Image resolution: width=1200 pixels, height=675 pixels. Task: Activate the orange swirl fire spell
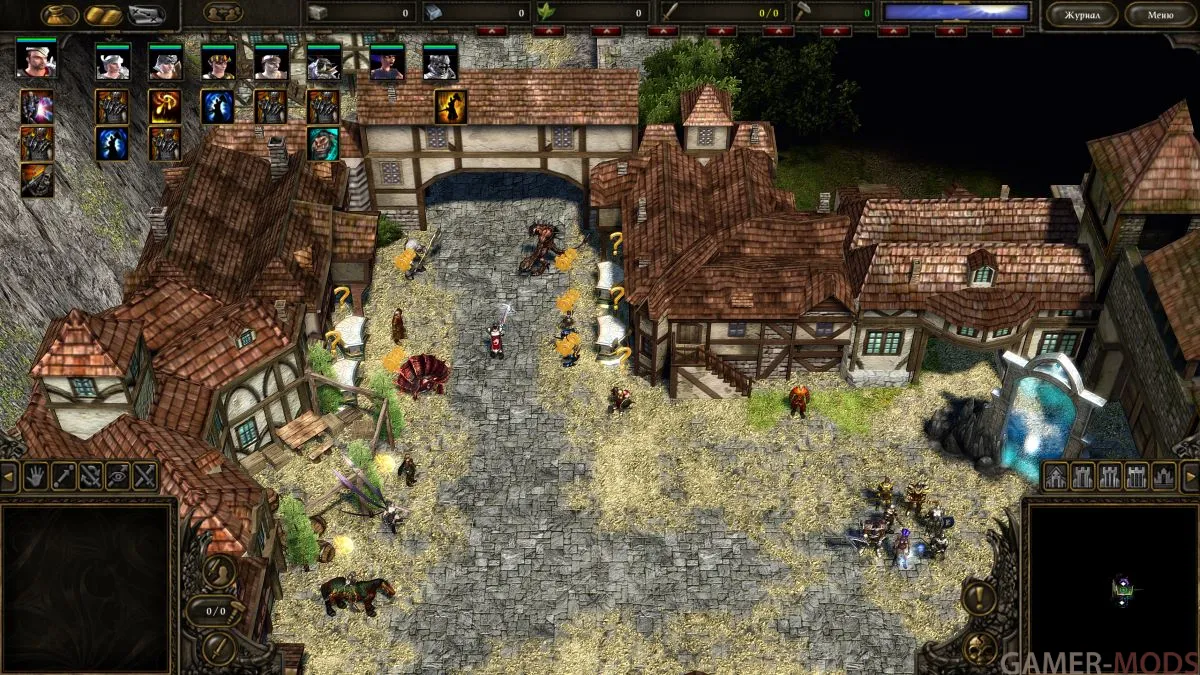[x=165, y=106]
